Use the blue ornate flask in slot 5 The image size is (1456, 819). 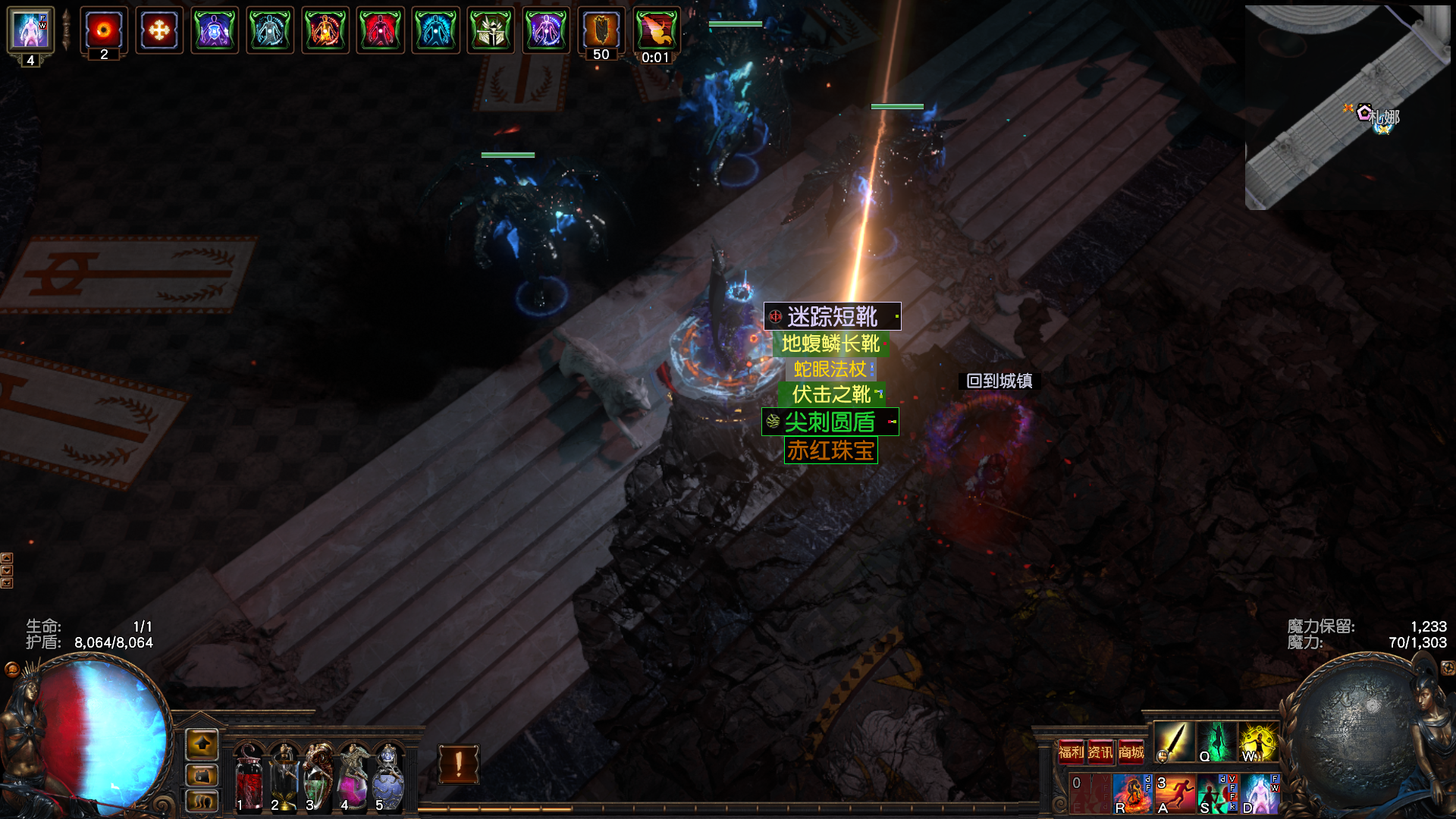pyautogui.click(x=388, y=777)
